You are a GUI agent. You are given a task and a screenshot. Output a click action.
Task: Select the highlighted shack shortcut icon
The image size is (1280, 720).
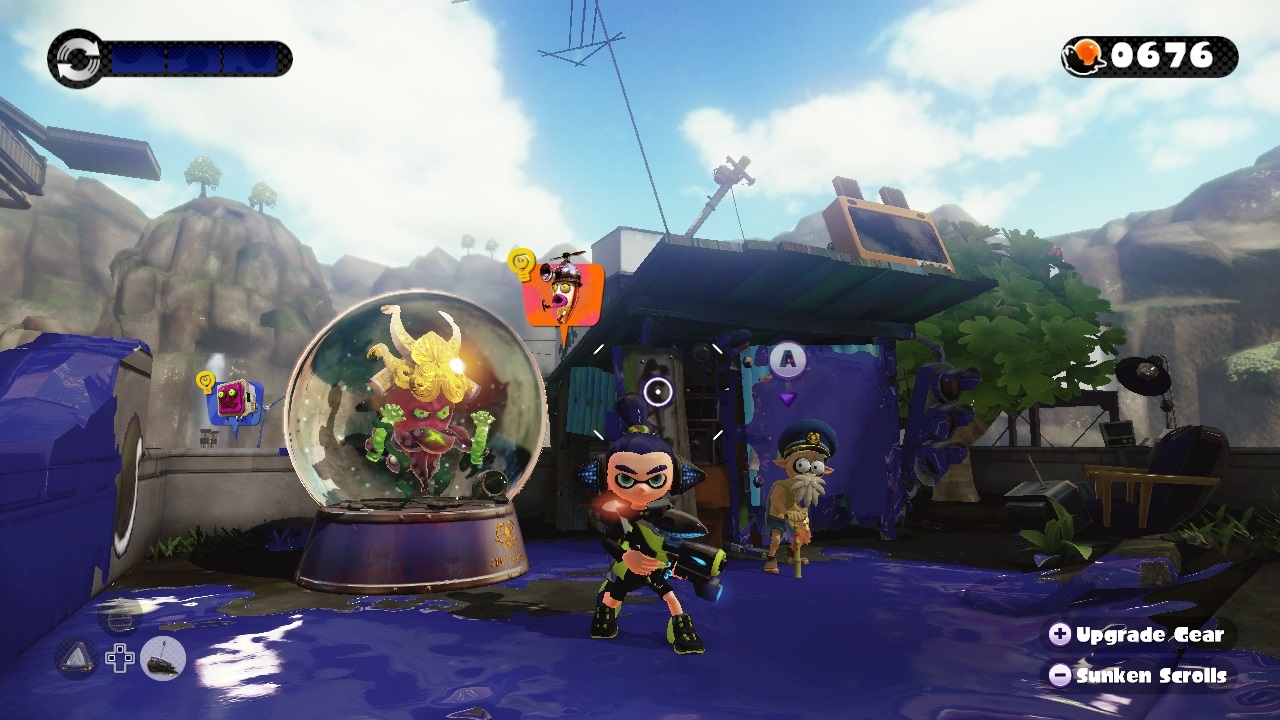163,658
